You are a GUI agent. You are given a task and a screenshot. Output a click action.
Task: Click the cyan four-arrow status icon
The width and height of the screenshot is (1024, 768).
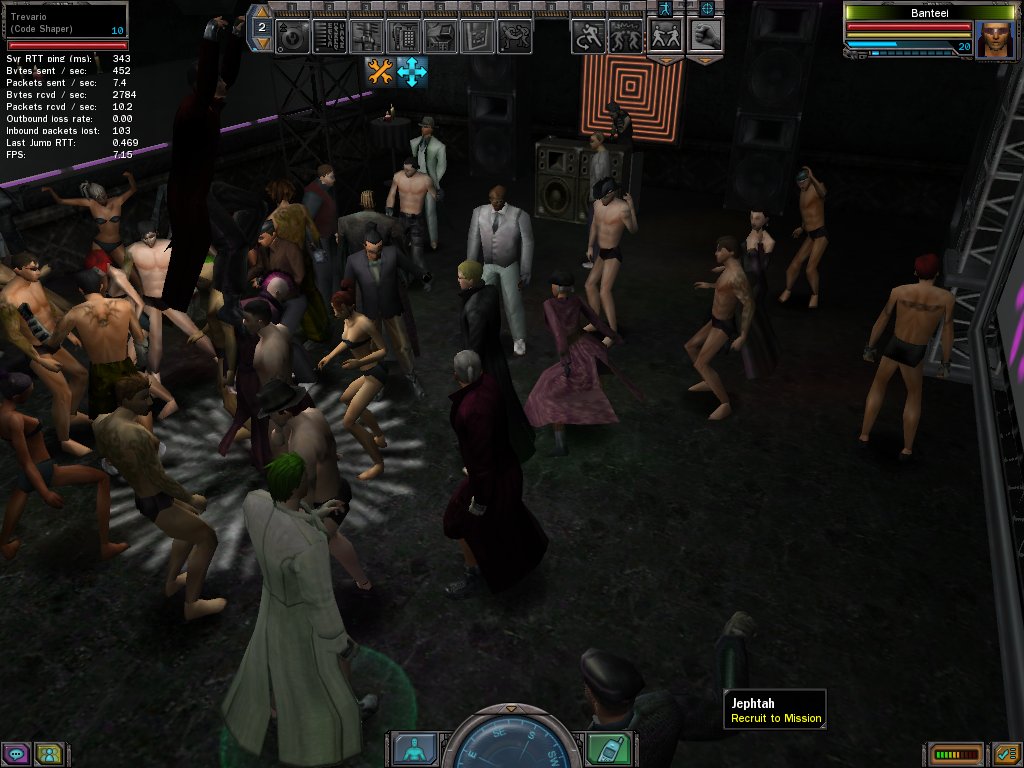coord(412,70)
